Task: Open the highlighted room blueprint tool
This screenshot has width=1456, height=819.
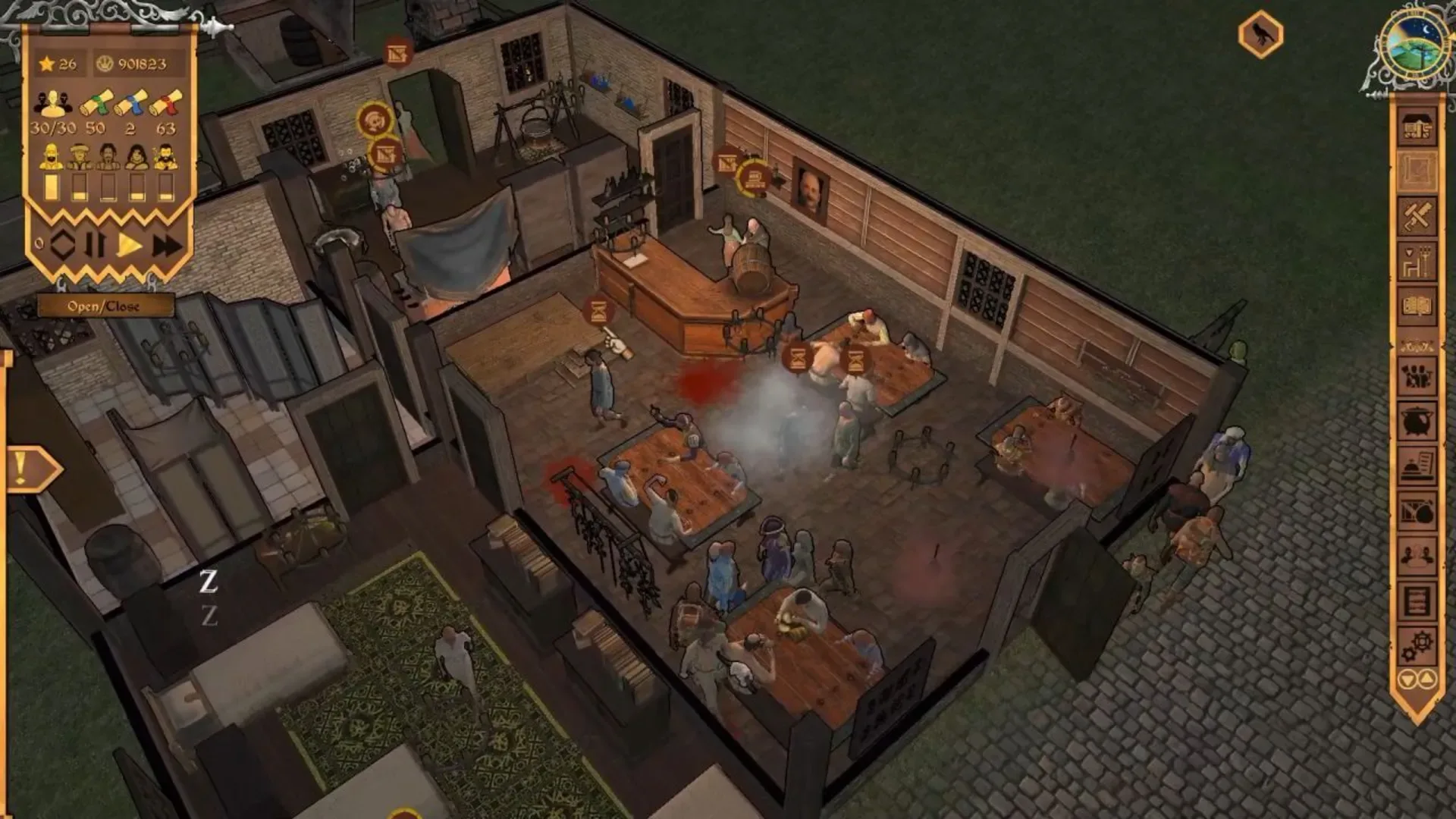Action: click(x=1418, y=172)
